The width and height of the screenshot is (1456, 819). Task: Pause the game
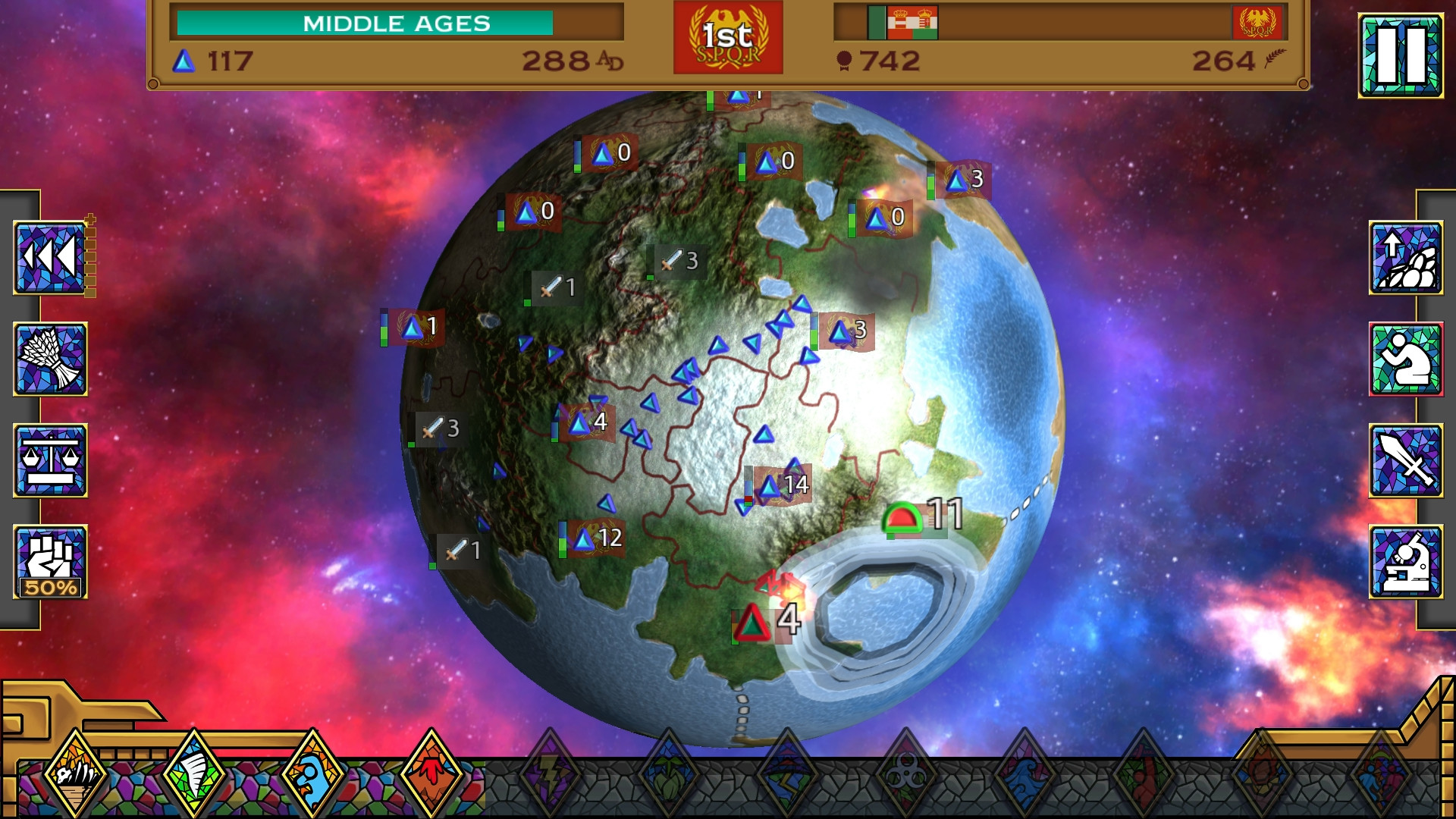coord(1400,55)
